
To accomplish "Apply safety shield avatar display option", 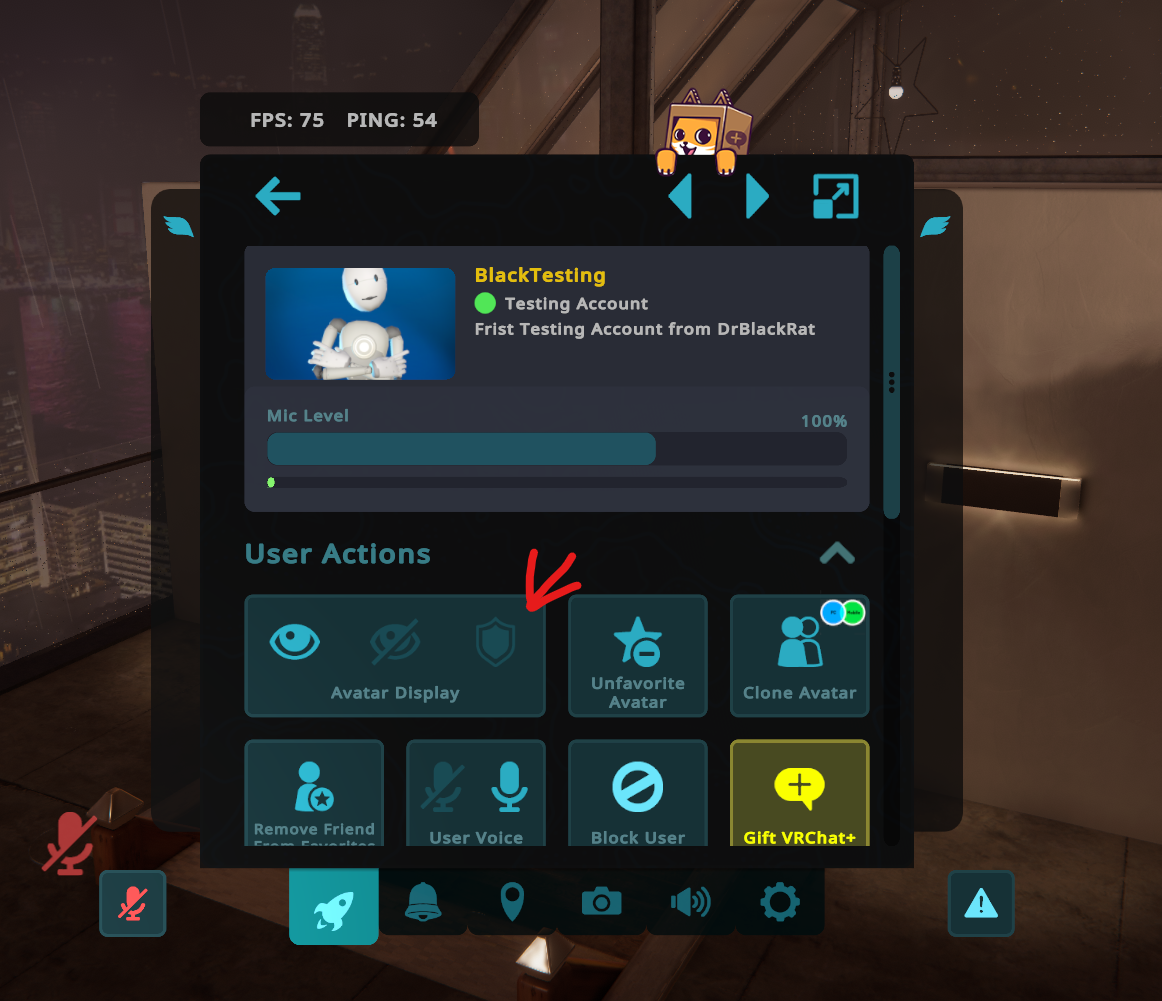I will (495, 643).
